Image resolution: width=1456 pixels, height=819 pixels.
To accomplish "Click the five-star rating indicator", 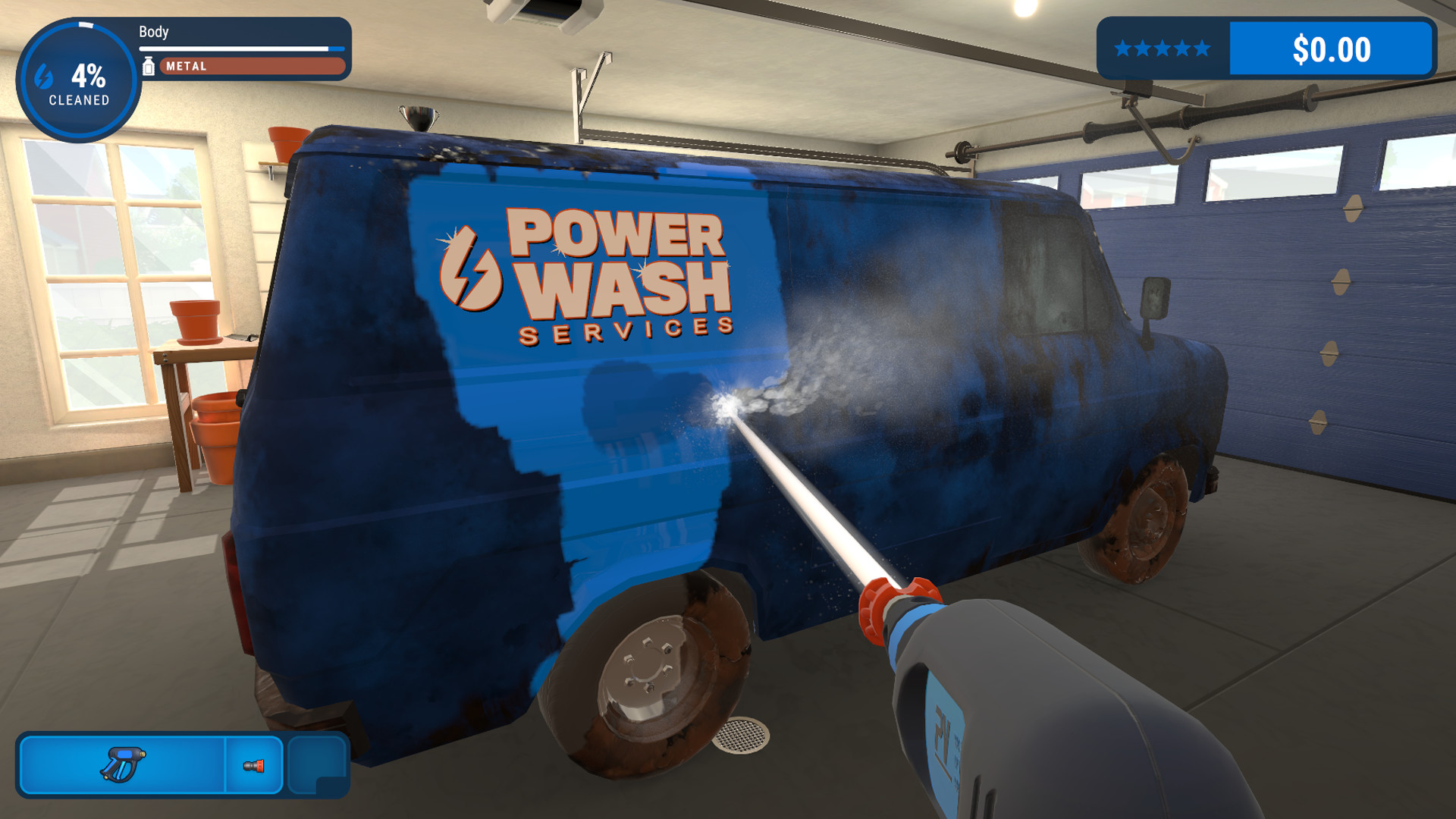I will [x=1159, y=49].
